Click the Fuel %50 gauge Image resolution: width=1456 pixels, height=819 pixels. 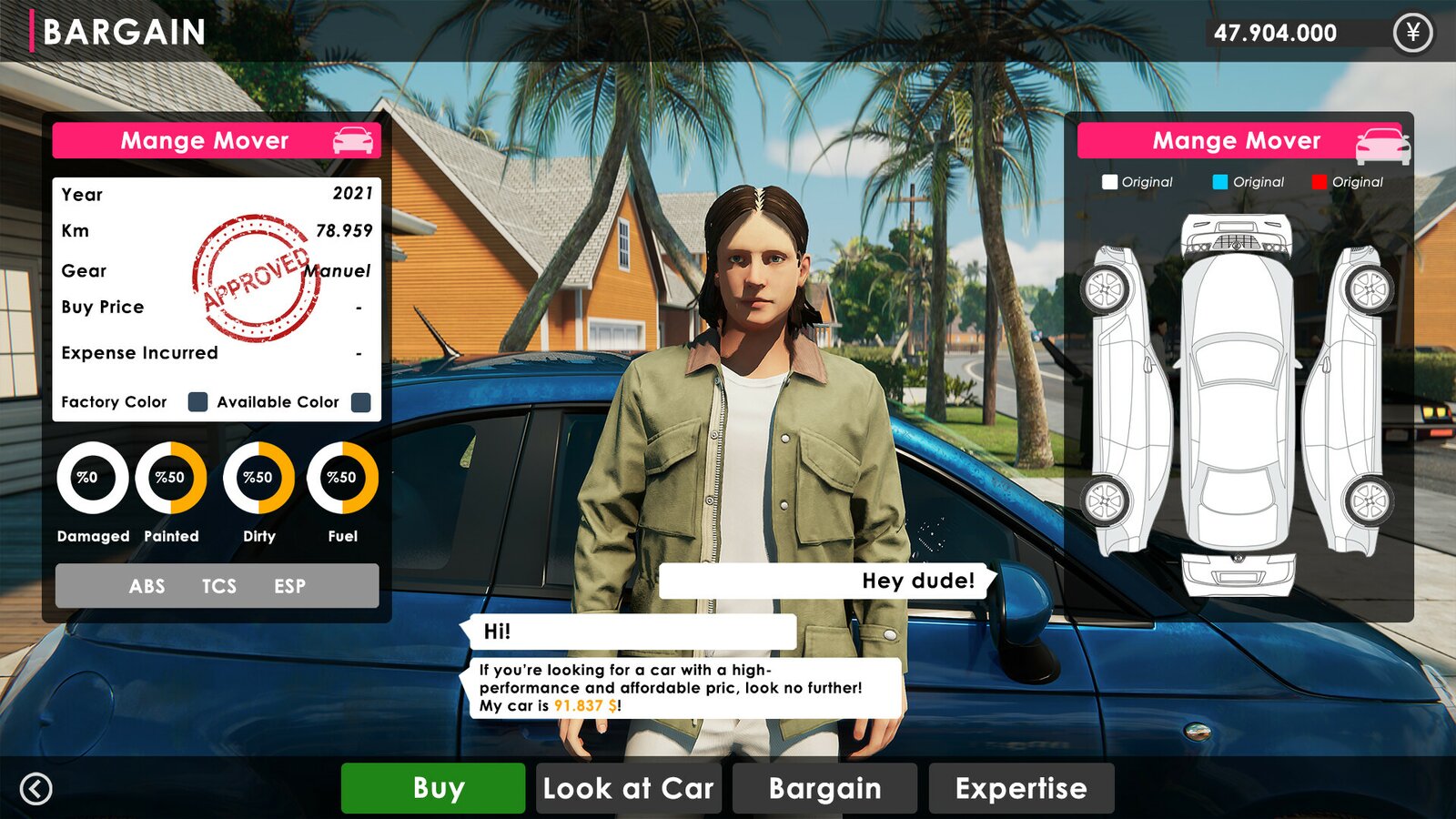click(343, 479)
